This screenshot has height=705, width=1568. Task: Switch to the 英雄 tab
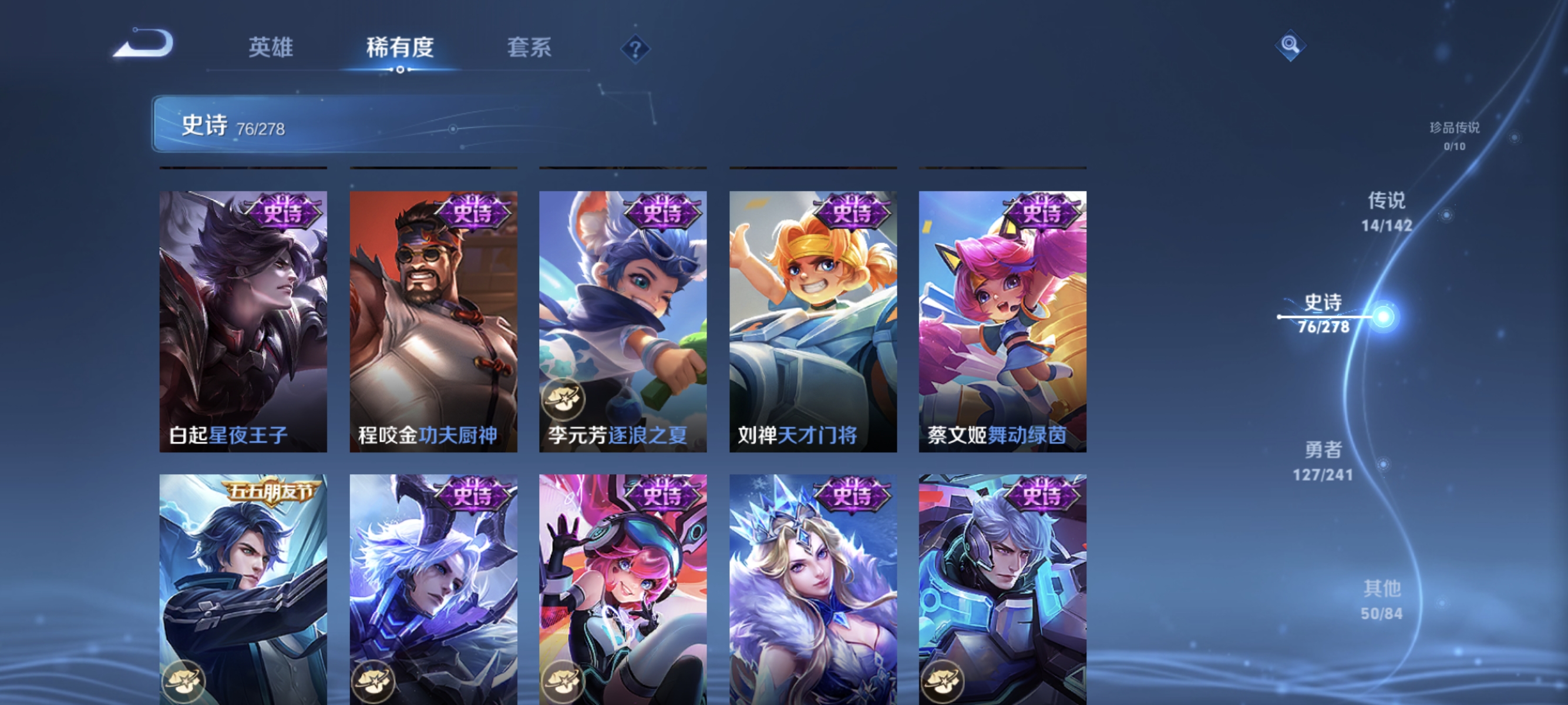pyautogui.click(x=270, y=49)
